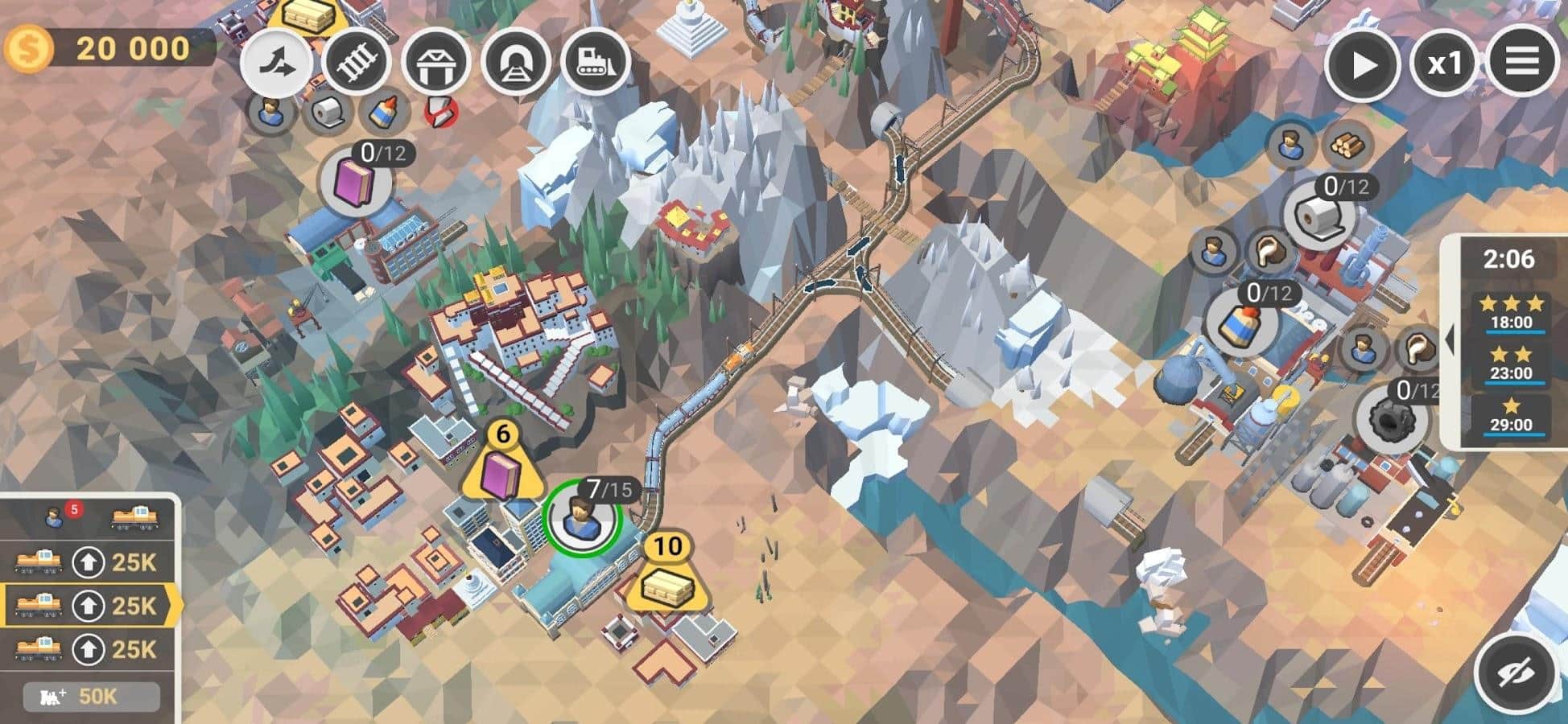This screenshot has width=1568, height=724.
Task: Pick the bulldozer demolish tool
Action: click(x=596, y=62)
